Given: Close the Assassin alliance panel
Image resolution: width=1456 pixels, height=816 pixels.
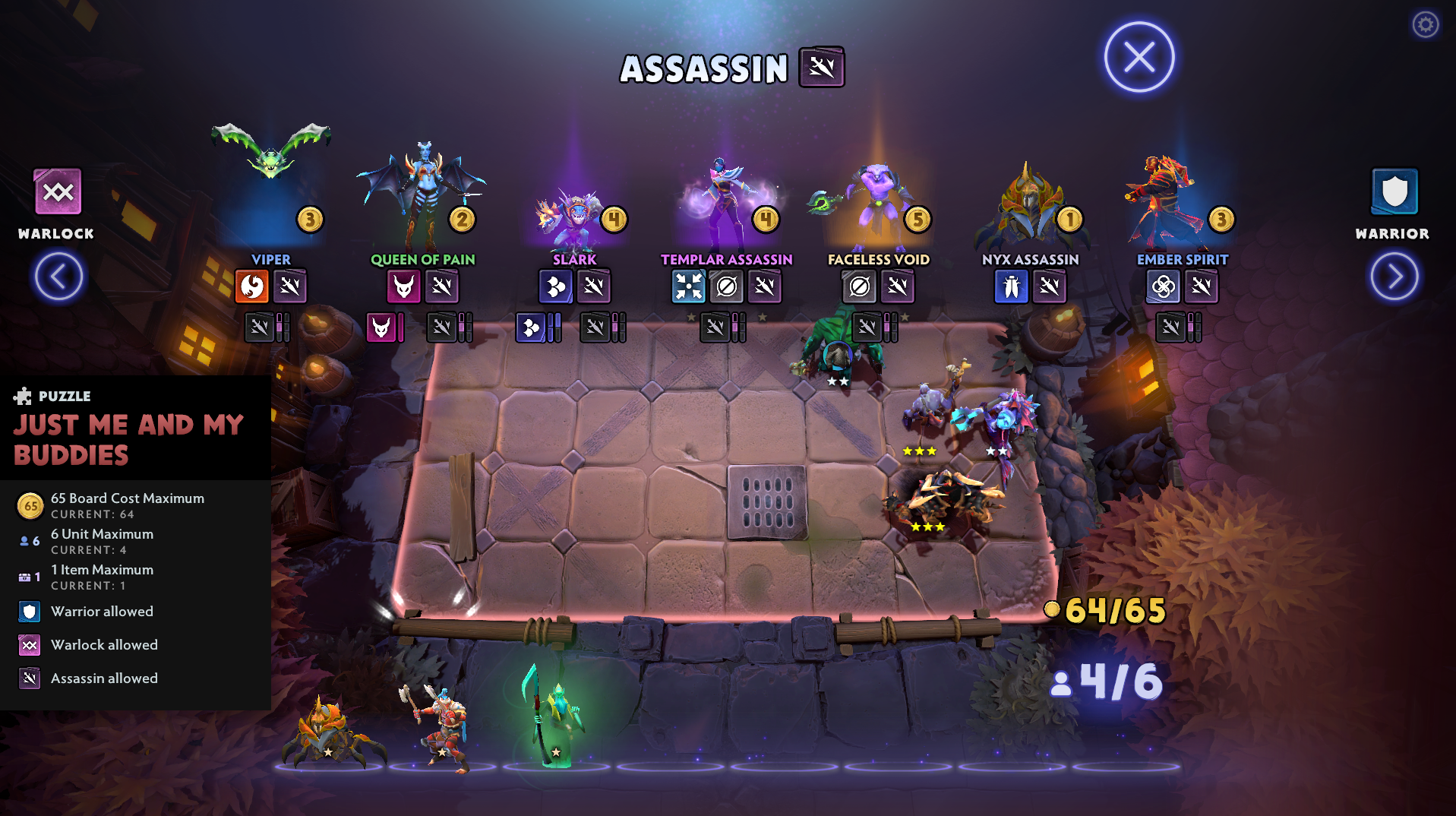Looking at the screenshot, I should pyautogui.click(x=1139, y=58).
